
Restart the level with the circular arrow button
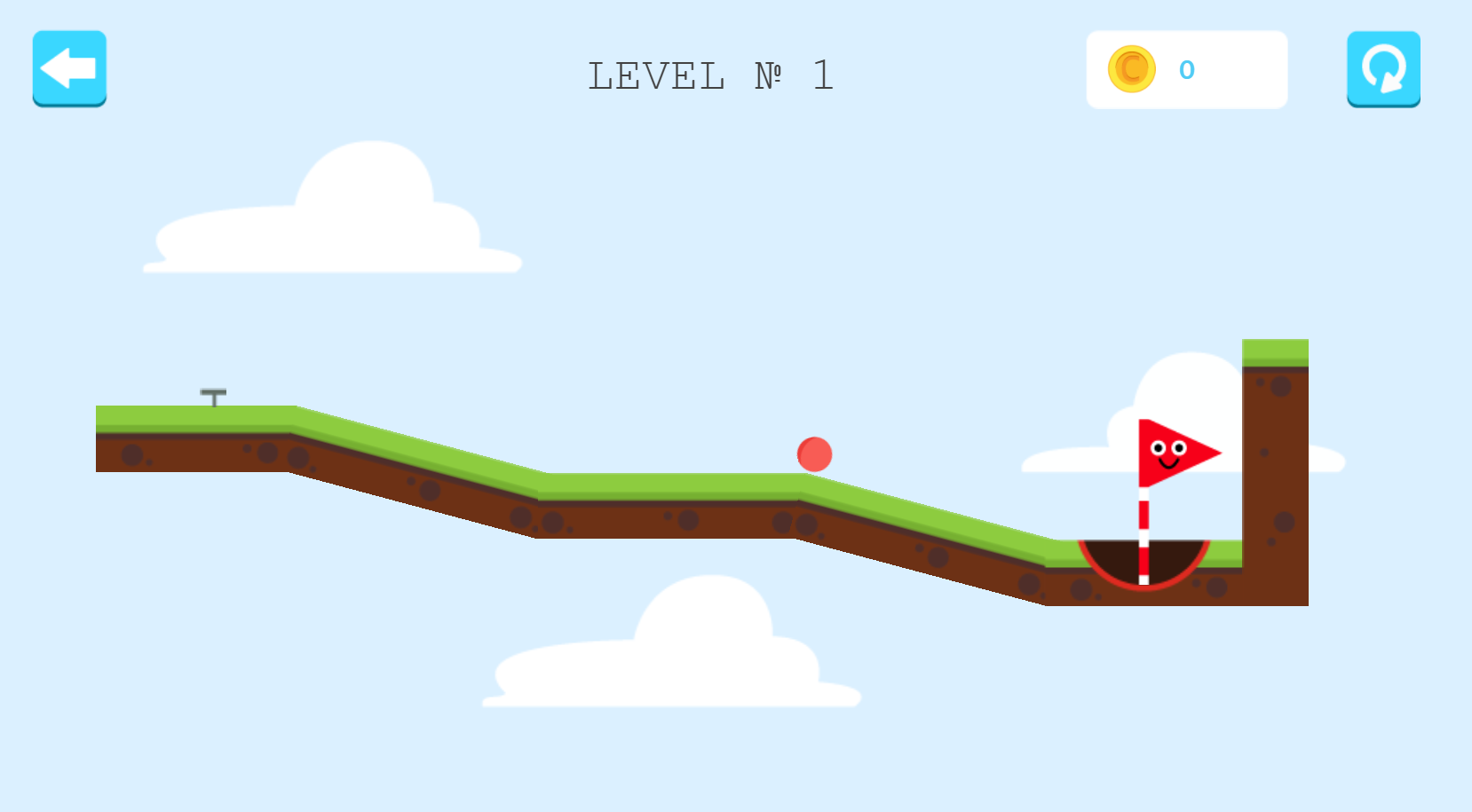click(x=1383, y=69)
